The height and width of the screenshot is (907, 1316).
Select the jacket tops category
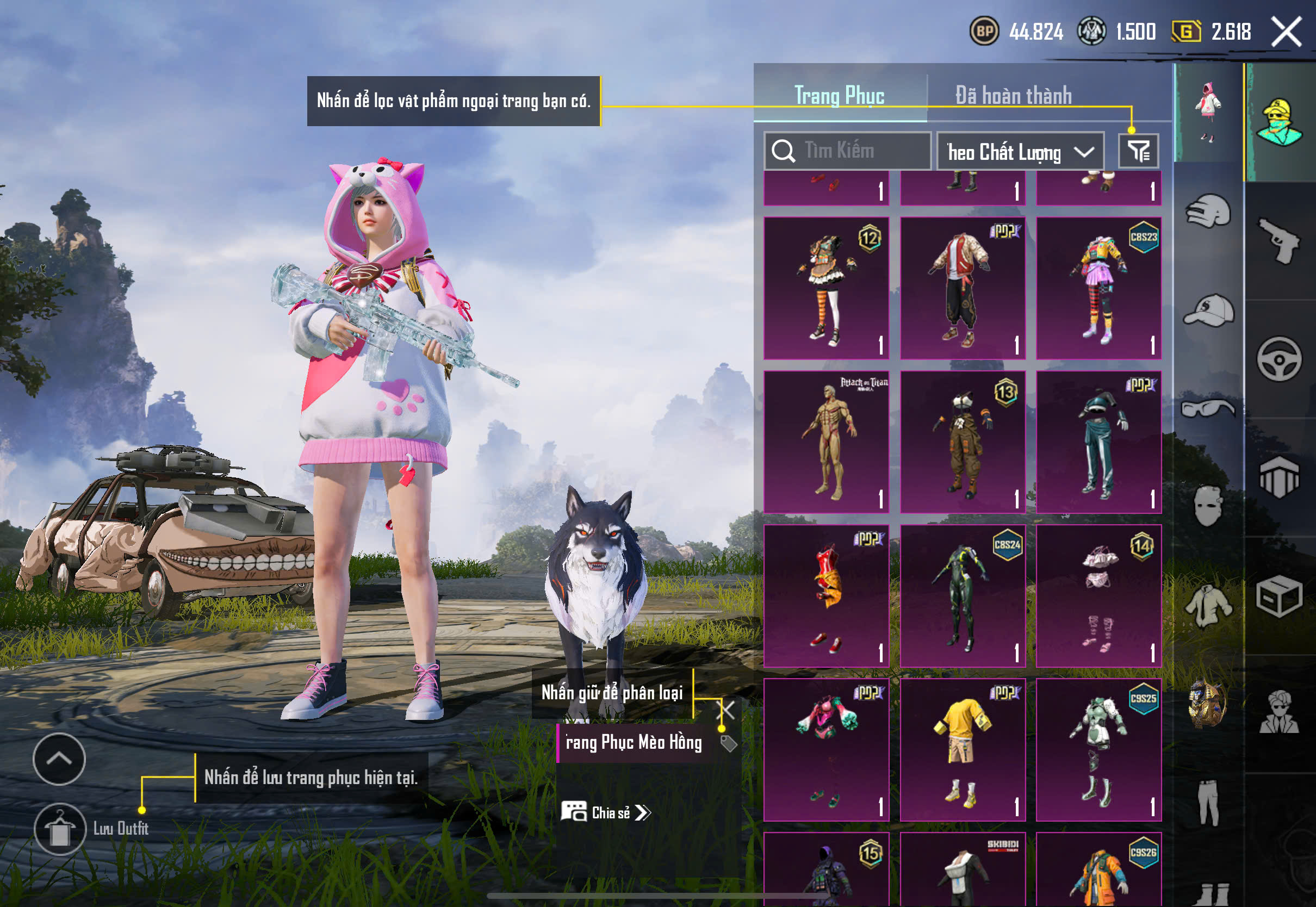coord(1208,605)
